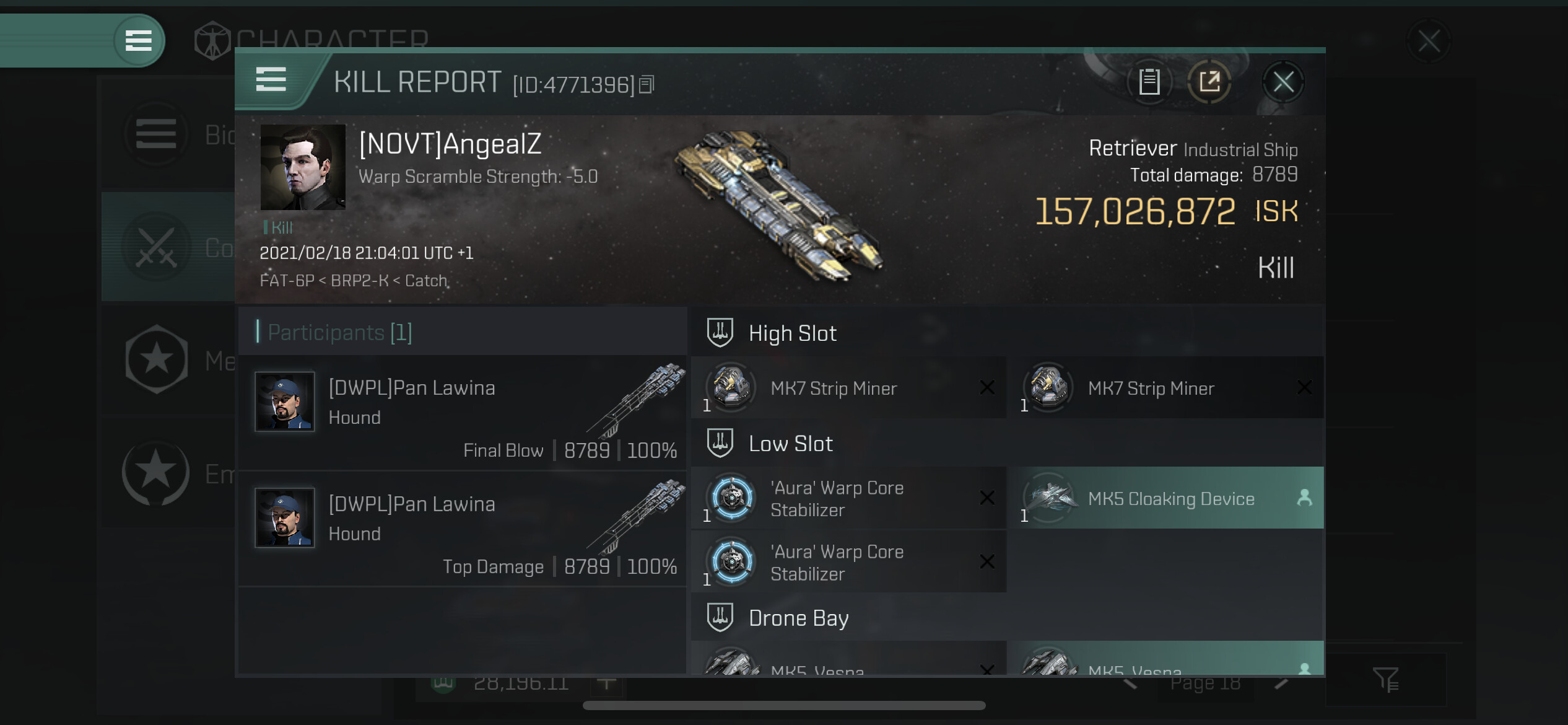The height and width of the screenshot is (725, 1568).
Task: Open the main menu button at top left
Action: [139, 41]
